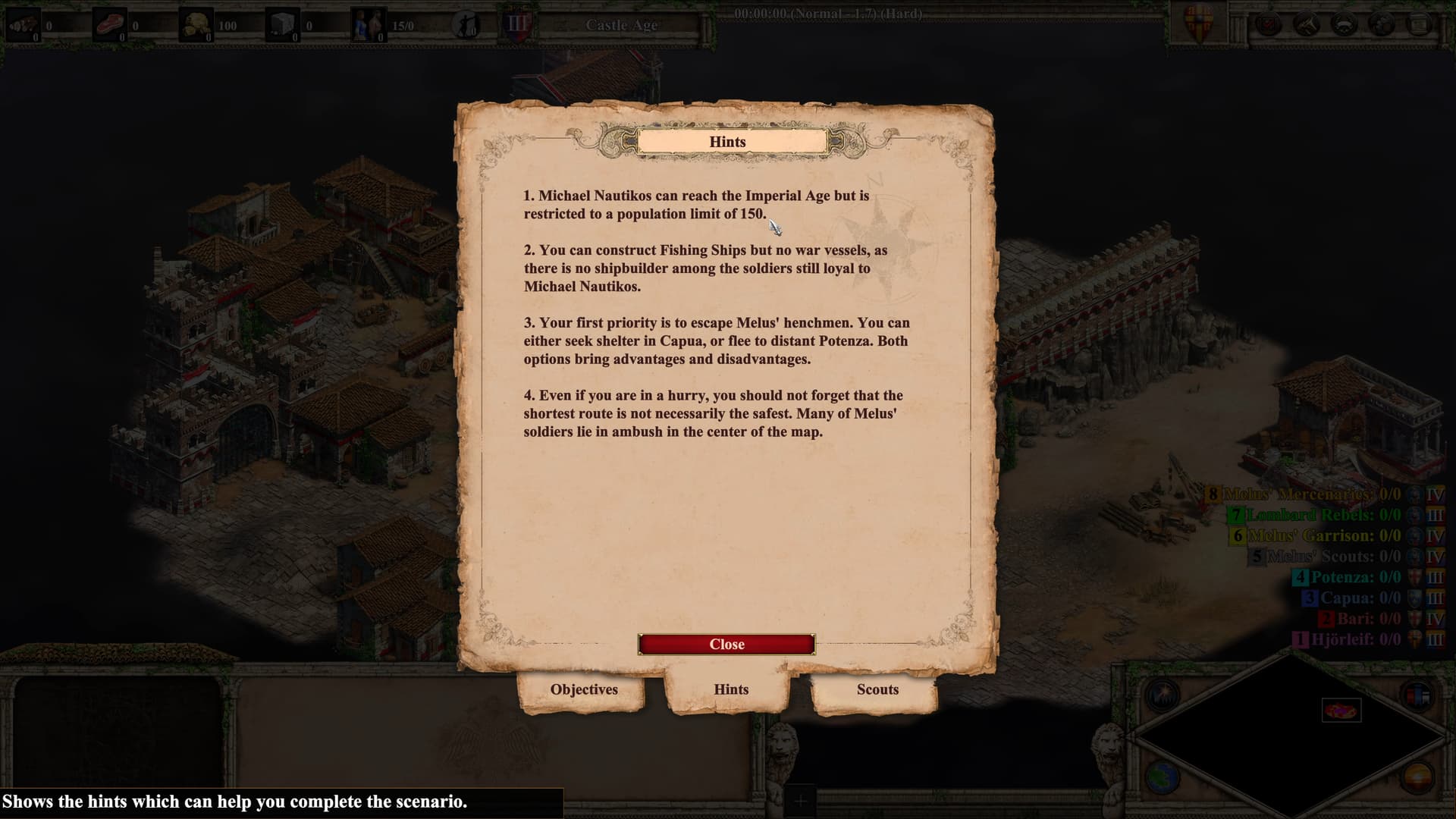
Task: Click the starburst signal icon by minimap
Action: pyautogui.click(x=1163, y=695)
